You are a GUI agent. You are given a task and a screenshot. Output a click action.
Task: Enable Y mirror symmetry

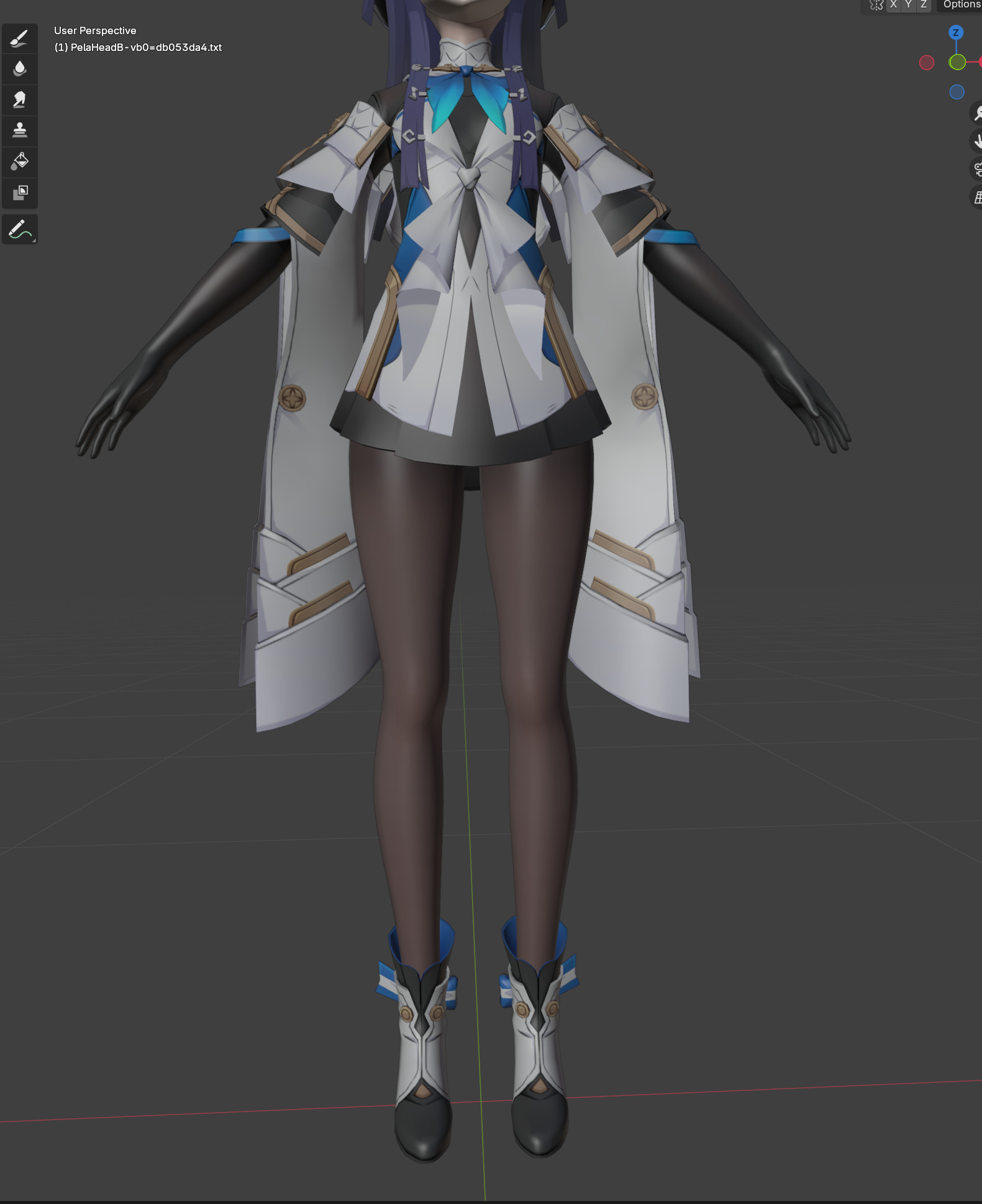908,5
